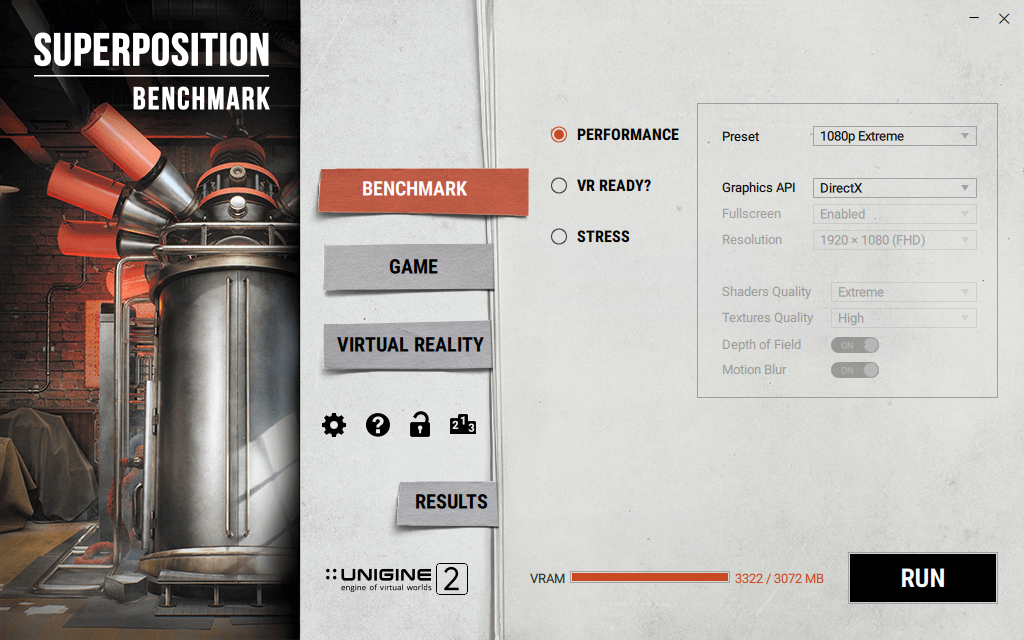Open the Game mode tab
Screen dimensions: 1024x640
point(412,267)
